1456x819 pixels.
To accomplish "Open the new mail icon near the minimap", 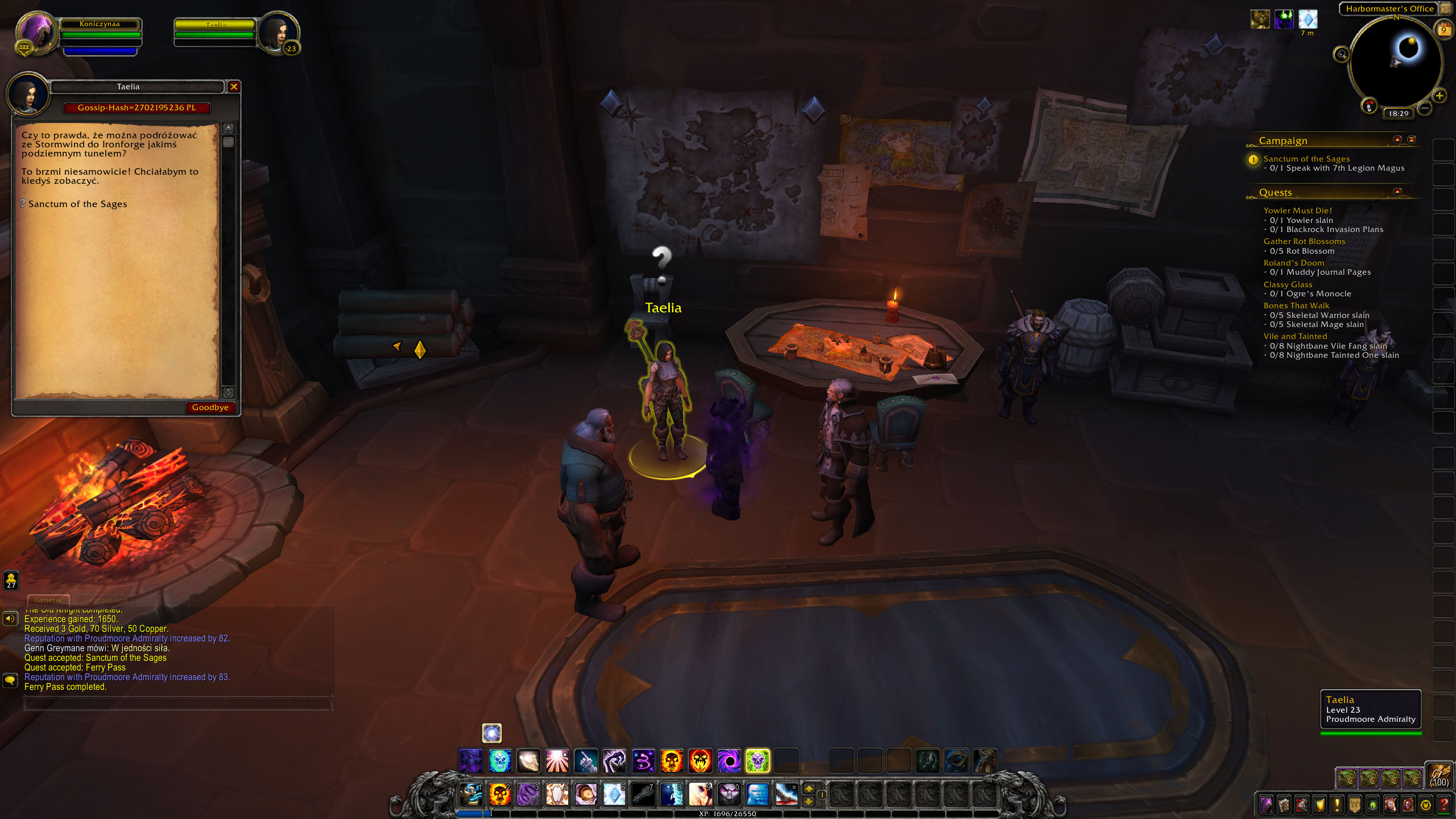I will [1370, 106].
